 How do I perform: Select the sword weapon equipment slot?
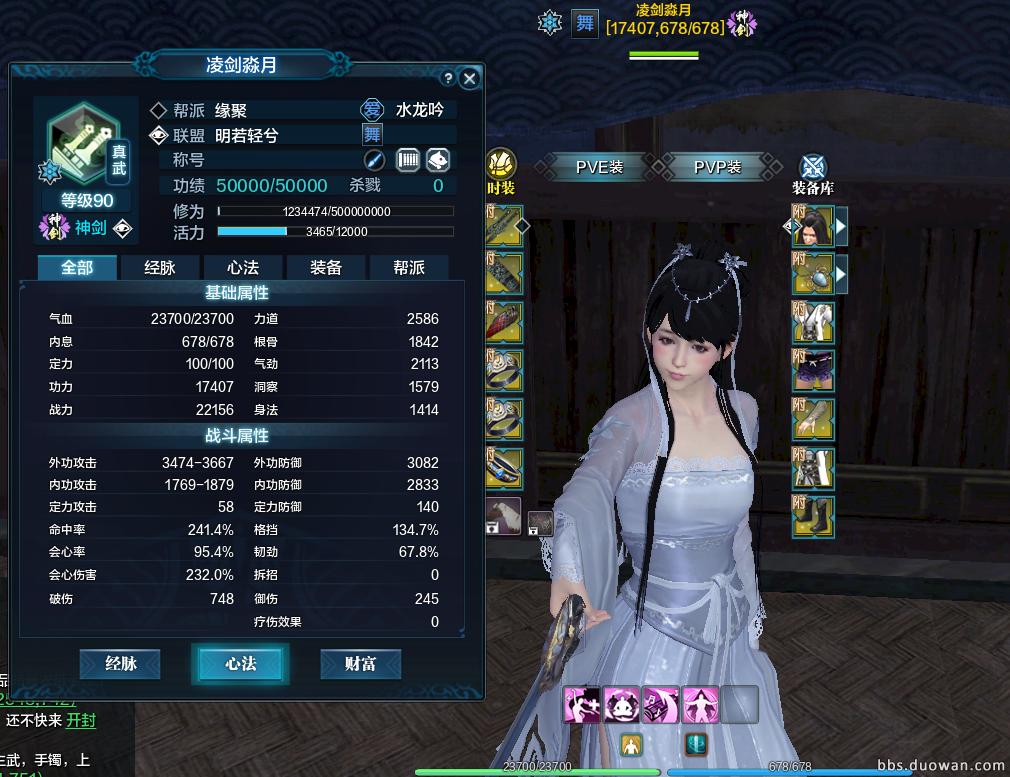tap(504, 227)
